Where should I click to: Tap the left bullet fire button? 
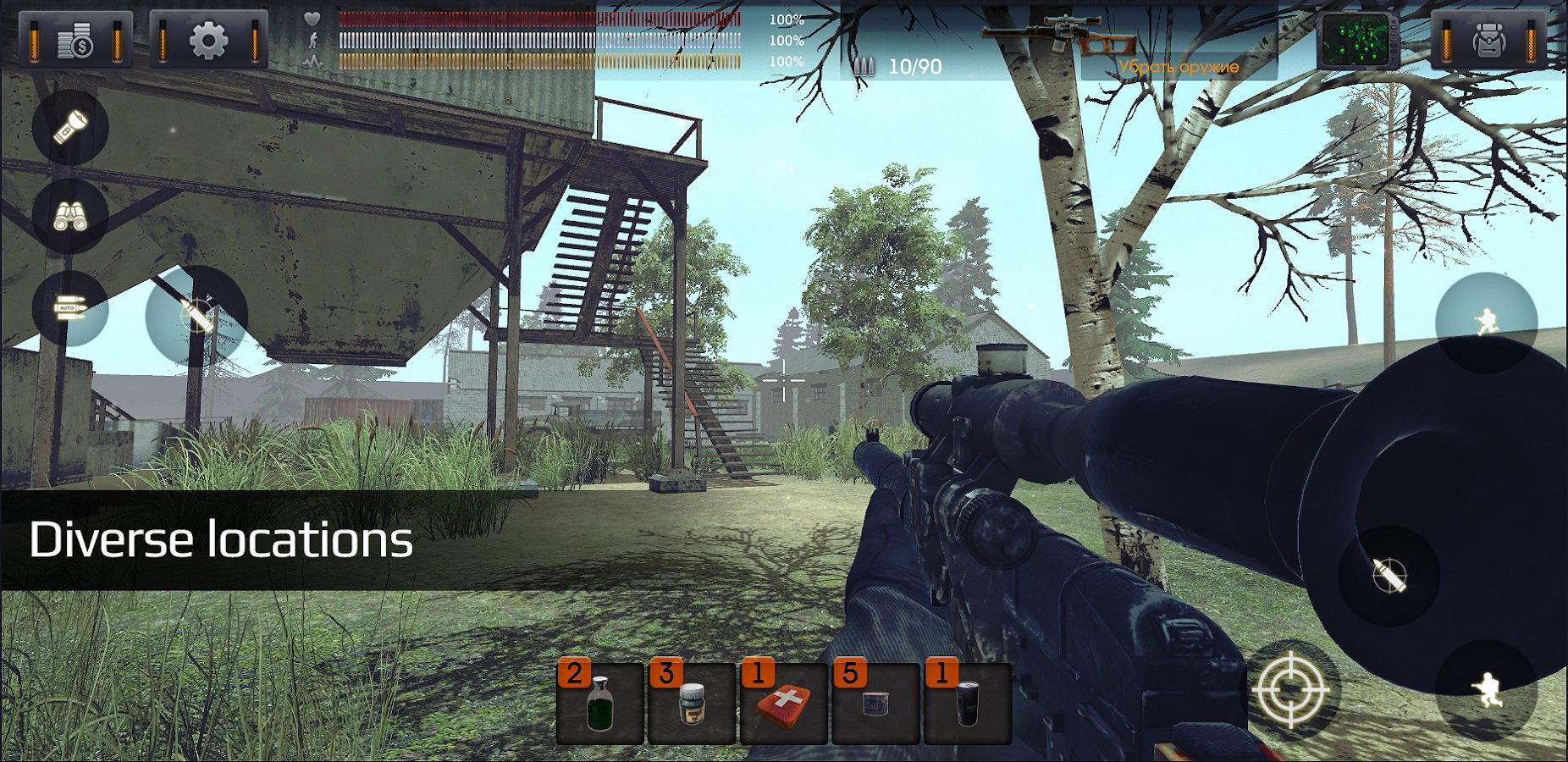tap(196, 316)
